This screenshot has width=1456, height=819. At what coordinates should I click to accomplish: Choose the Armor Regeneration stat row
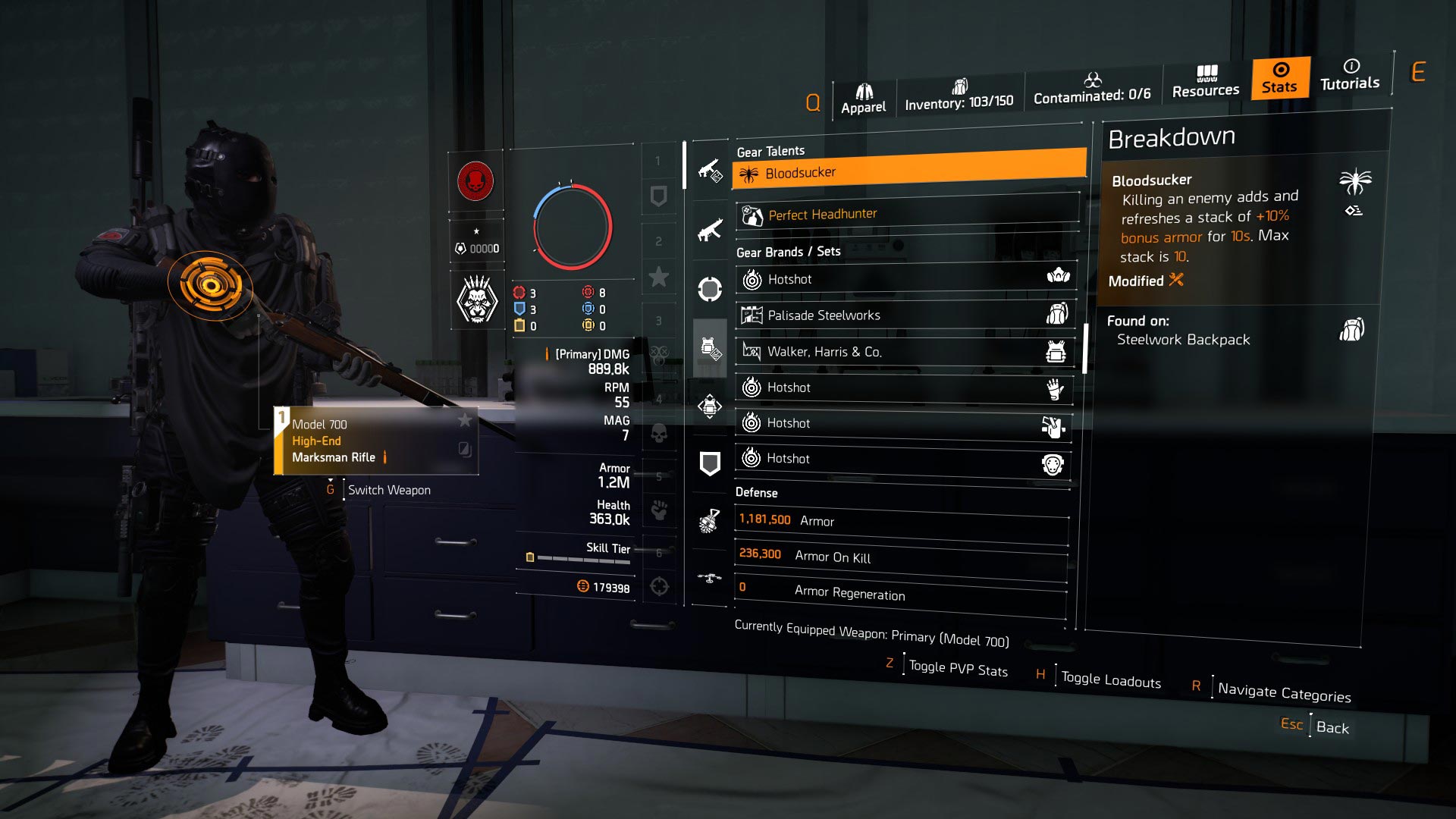[x=899, y=592]
